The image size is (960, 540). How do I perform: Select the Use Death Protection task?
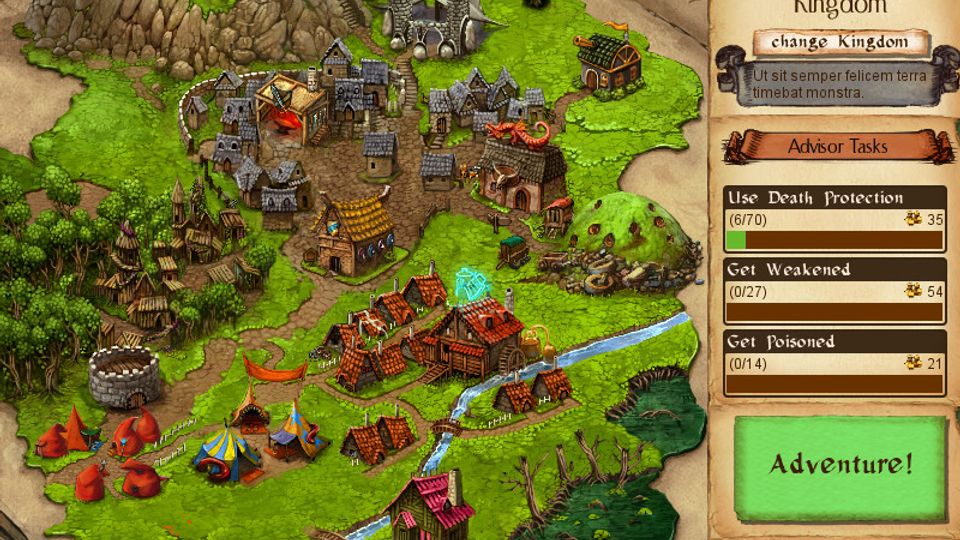click(834, 218)
